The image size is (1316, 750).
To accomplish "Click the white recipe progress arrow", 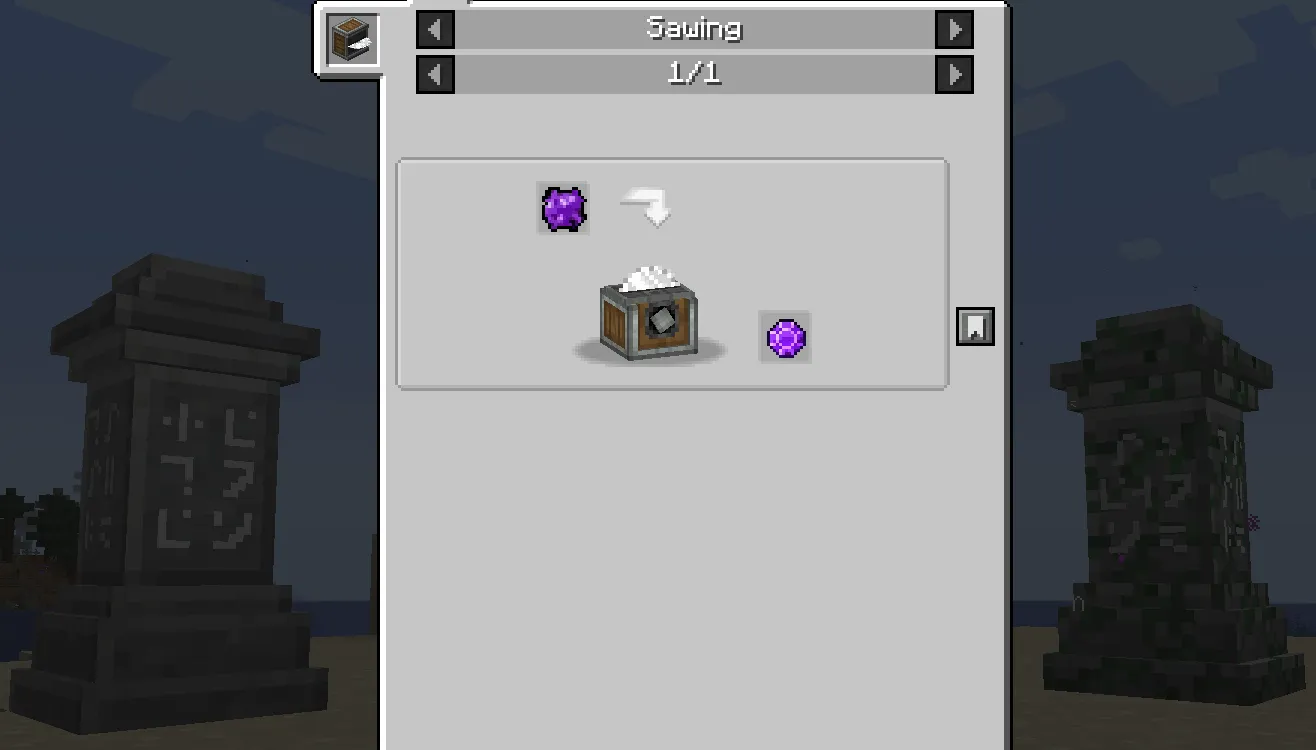I will pyautogui.click(x=648, y=205).
